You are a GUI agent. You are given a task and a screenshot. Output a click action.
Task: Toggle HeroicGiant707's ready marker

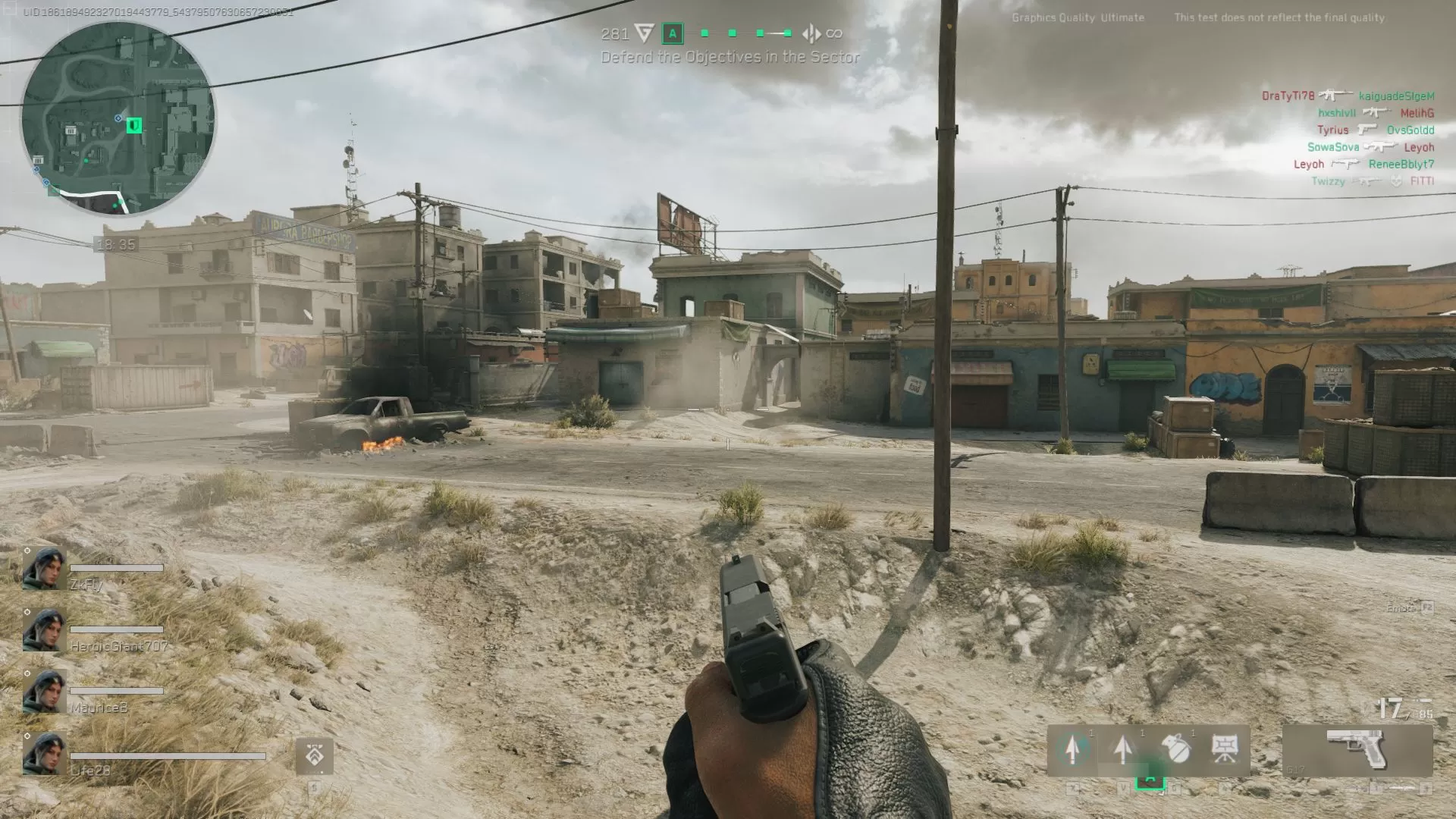[x=27, y=612]
